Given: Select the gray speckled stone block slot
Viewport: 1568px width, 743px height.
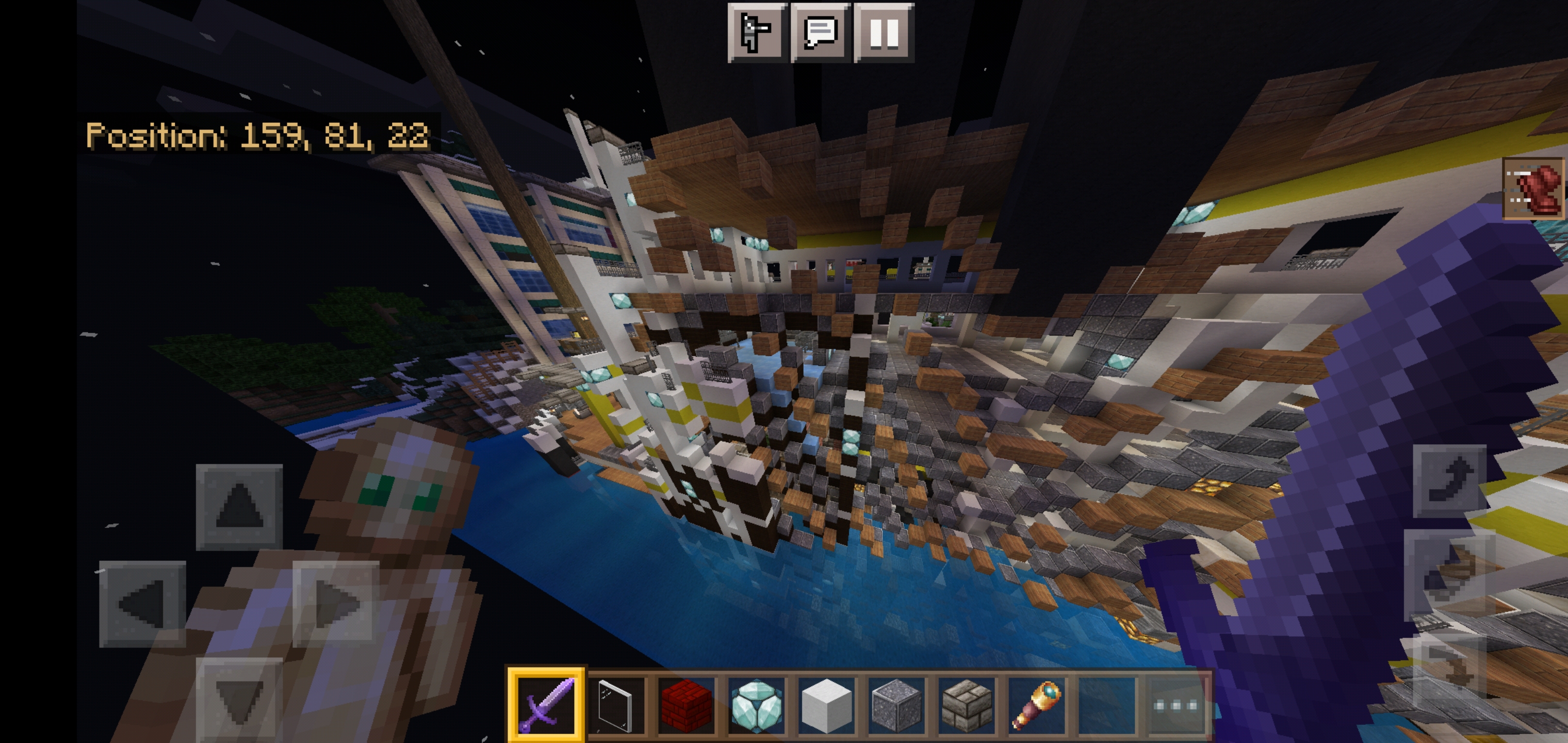Looking at the screenshot, I should [x=896, y=705].
